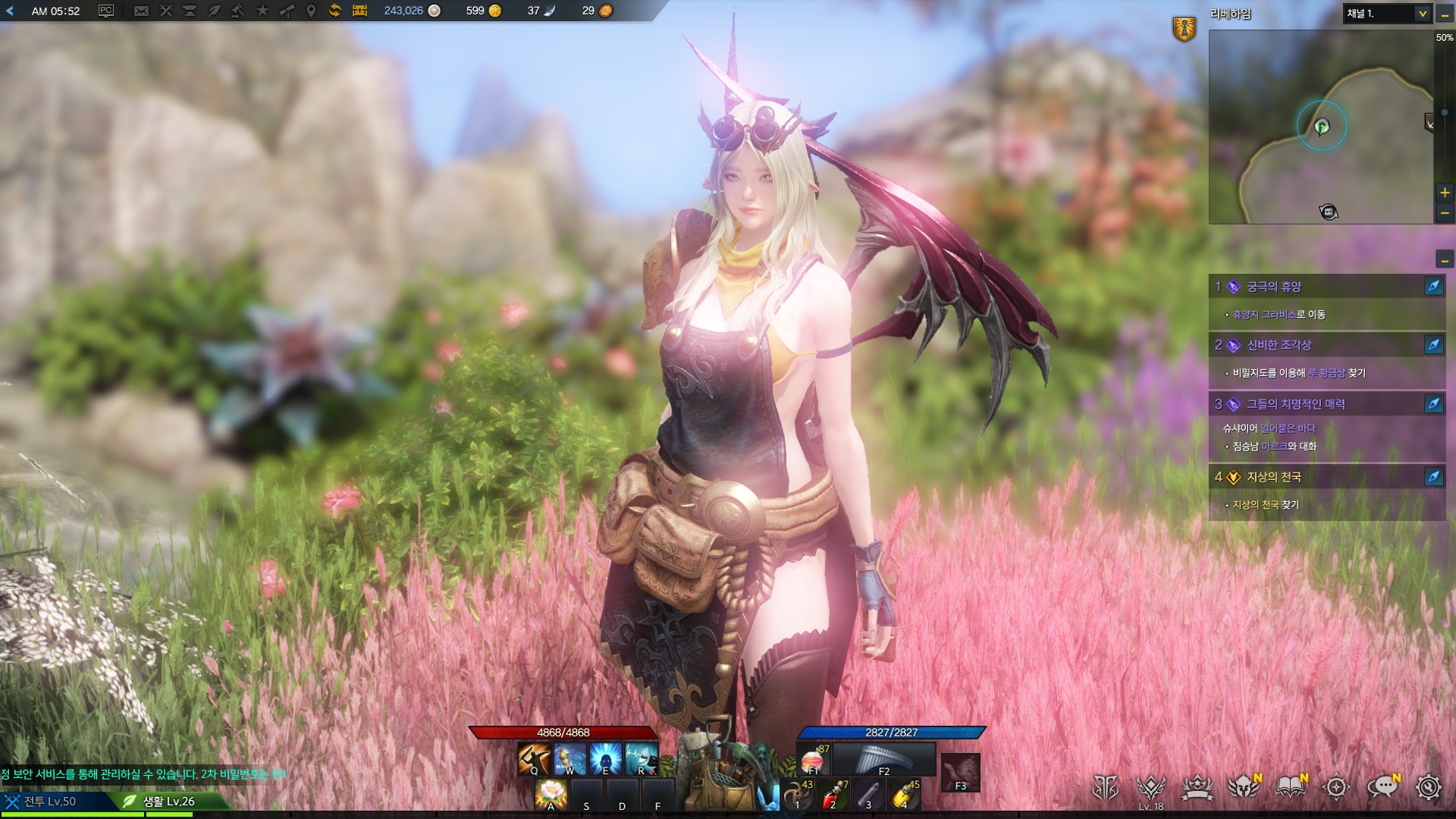Image resolution: width=1456 pixels, height=819 pixels.
Task: Zoom out the minimap with minus button
Action: (x=1445, y=214)
